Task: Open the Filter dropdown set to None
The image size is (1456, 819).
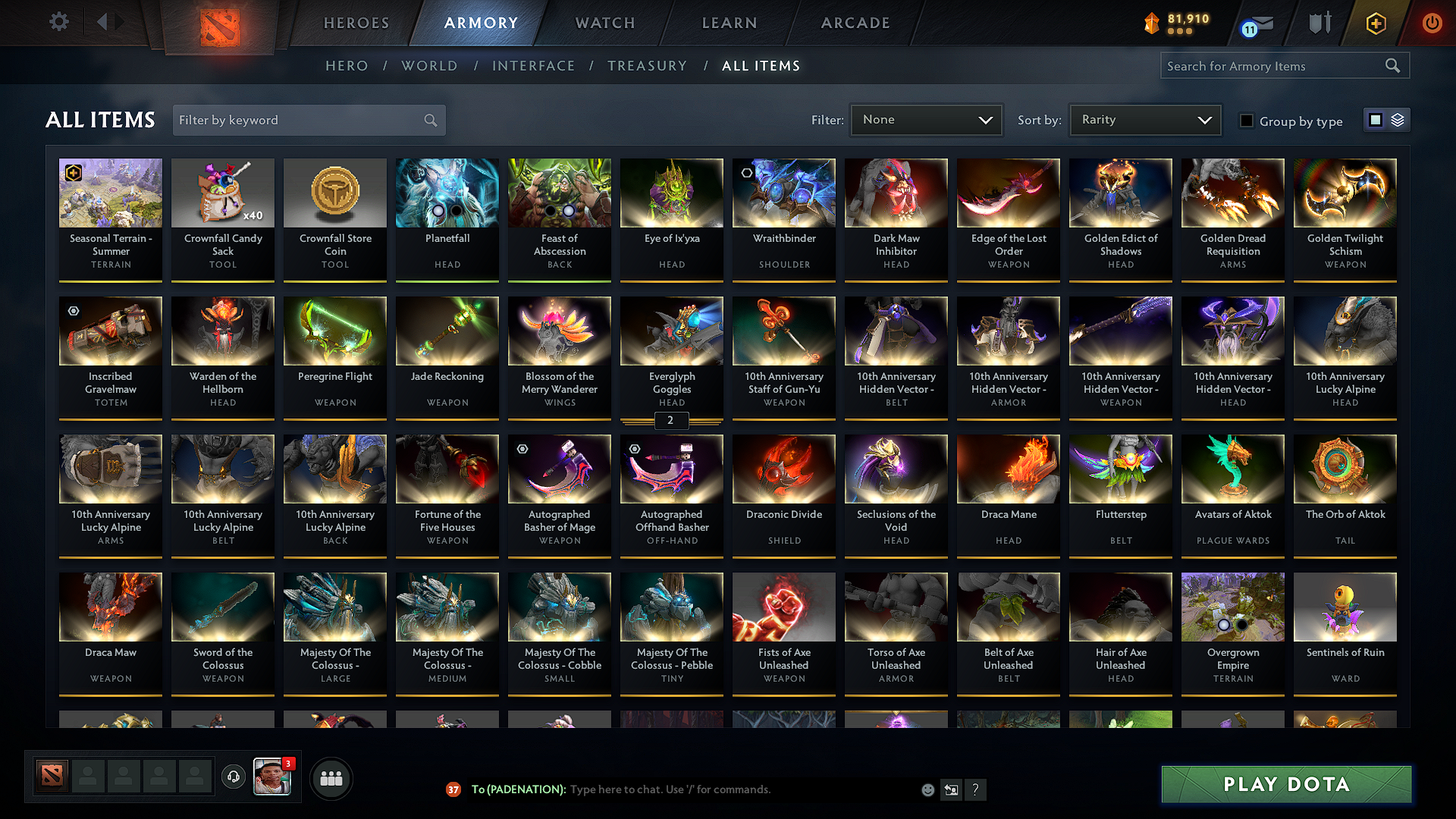Action: (925, 119)
